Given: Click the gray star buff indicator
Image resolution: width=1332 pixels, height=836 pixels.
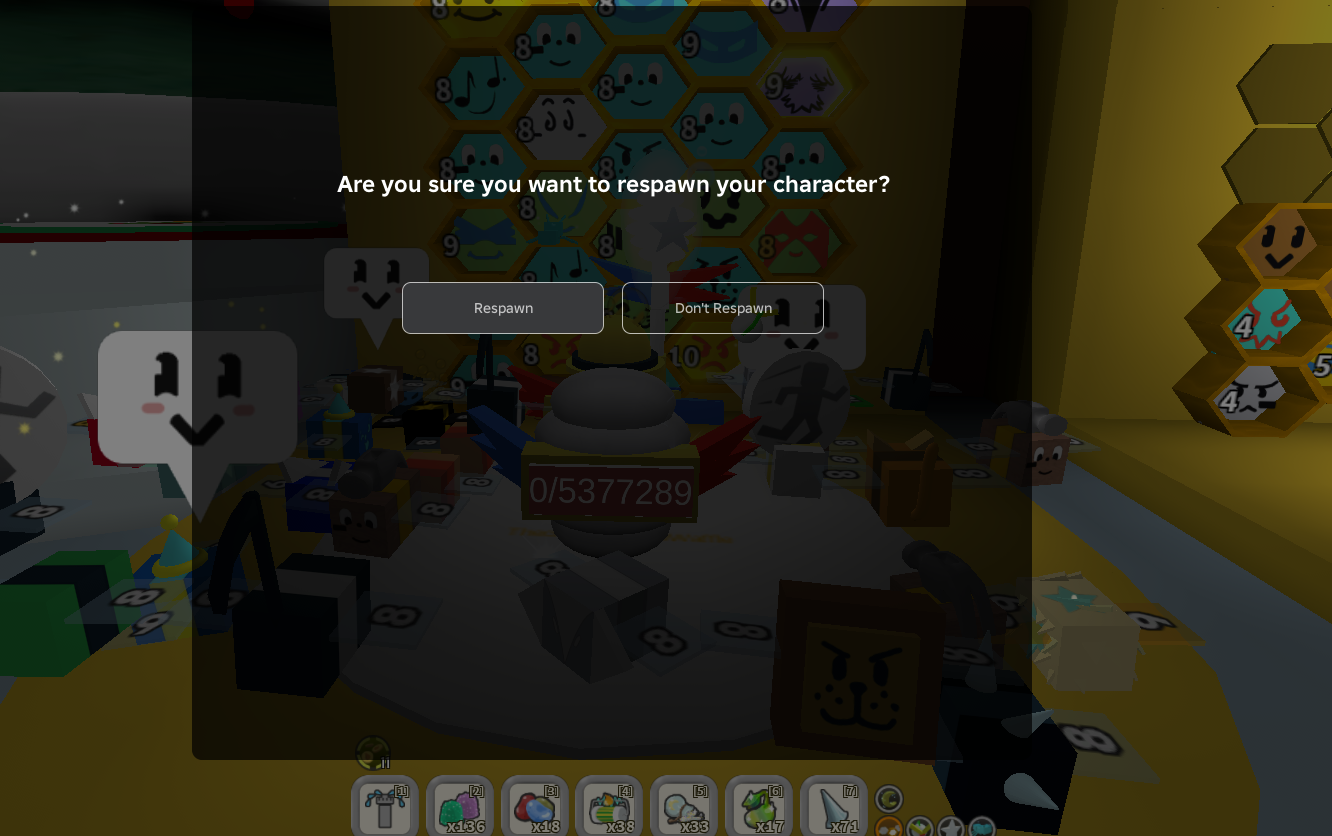Looking at the screenshot, I should [951, 827].
